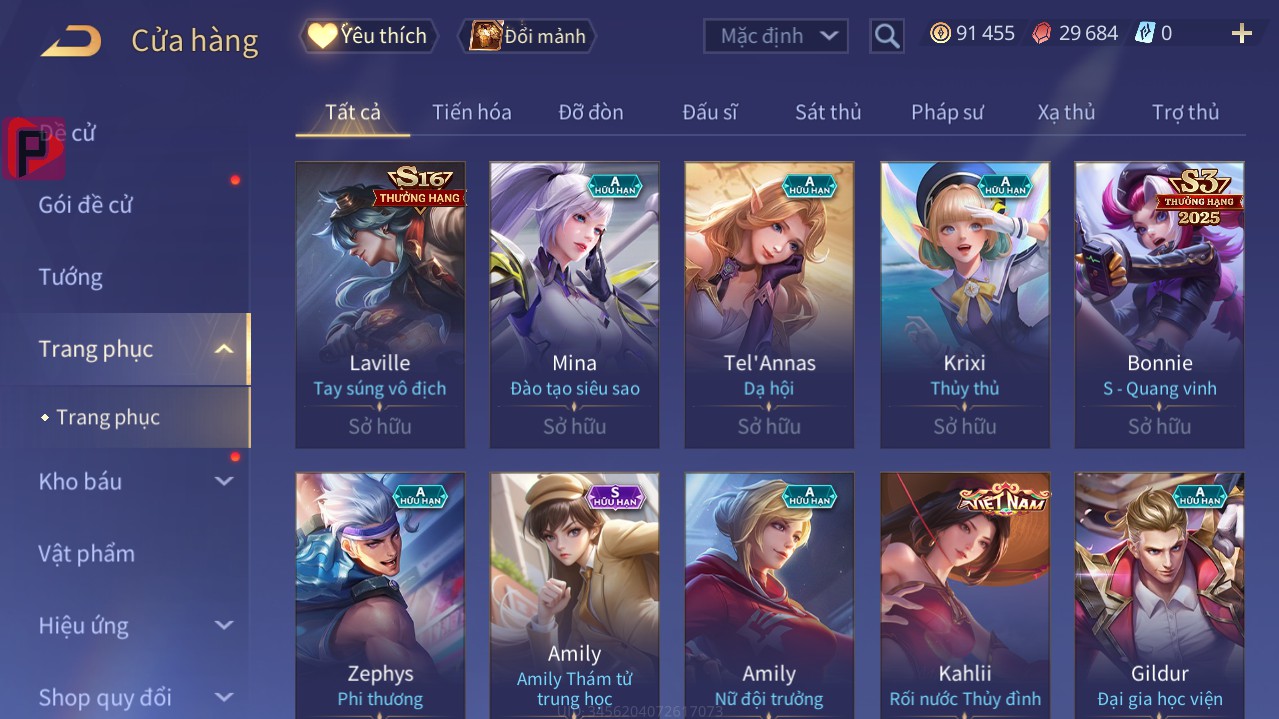Open the Đổi mảnh fragment exchange
Viewport: 1279px width, 719px height.
click(x=527, y=36)
